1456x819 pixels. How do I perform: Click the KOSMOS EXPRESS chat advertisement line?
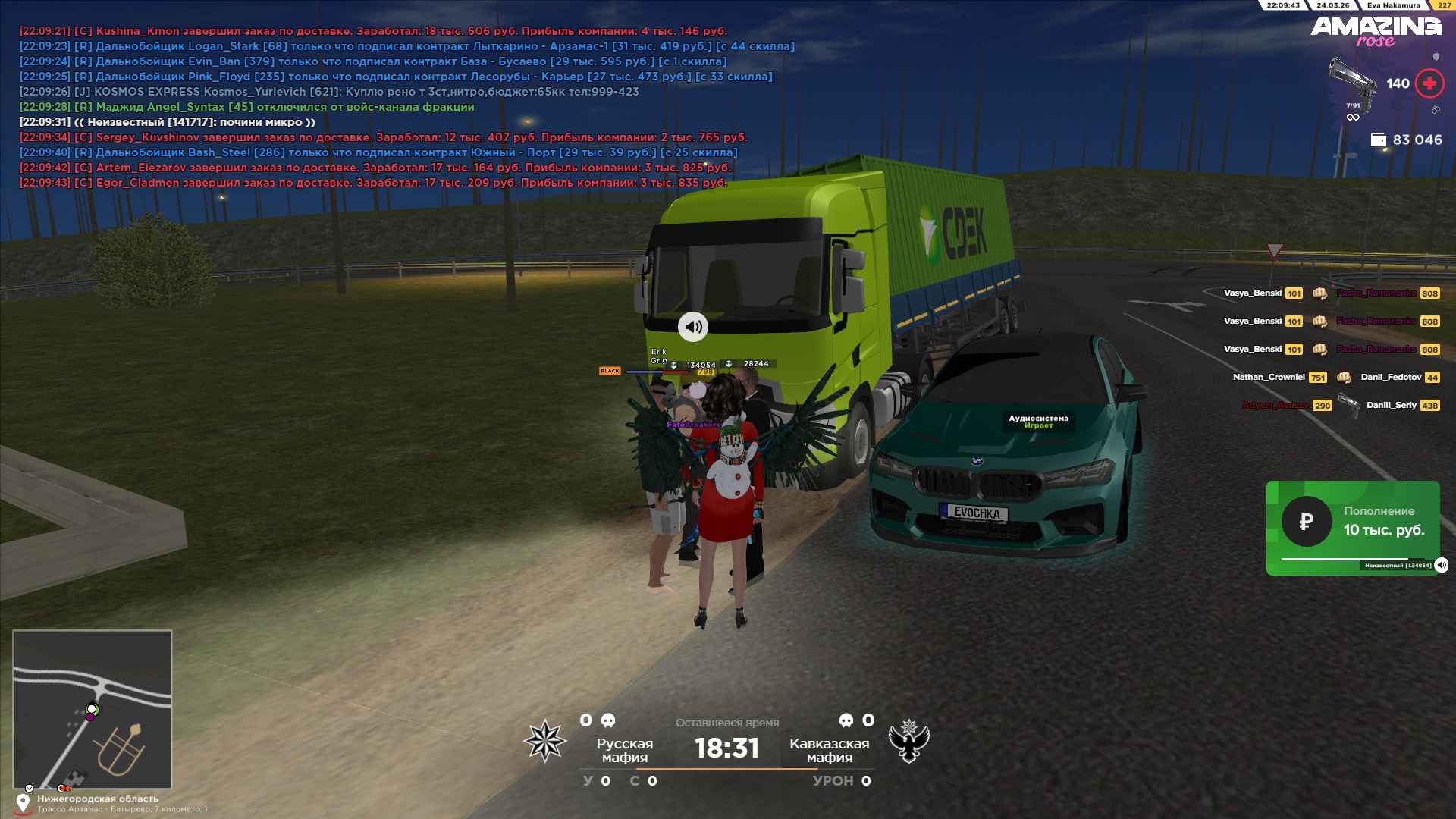329,92
